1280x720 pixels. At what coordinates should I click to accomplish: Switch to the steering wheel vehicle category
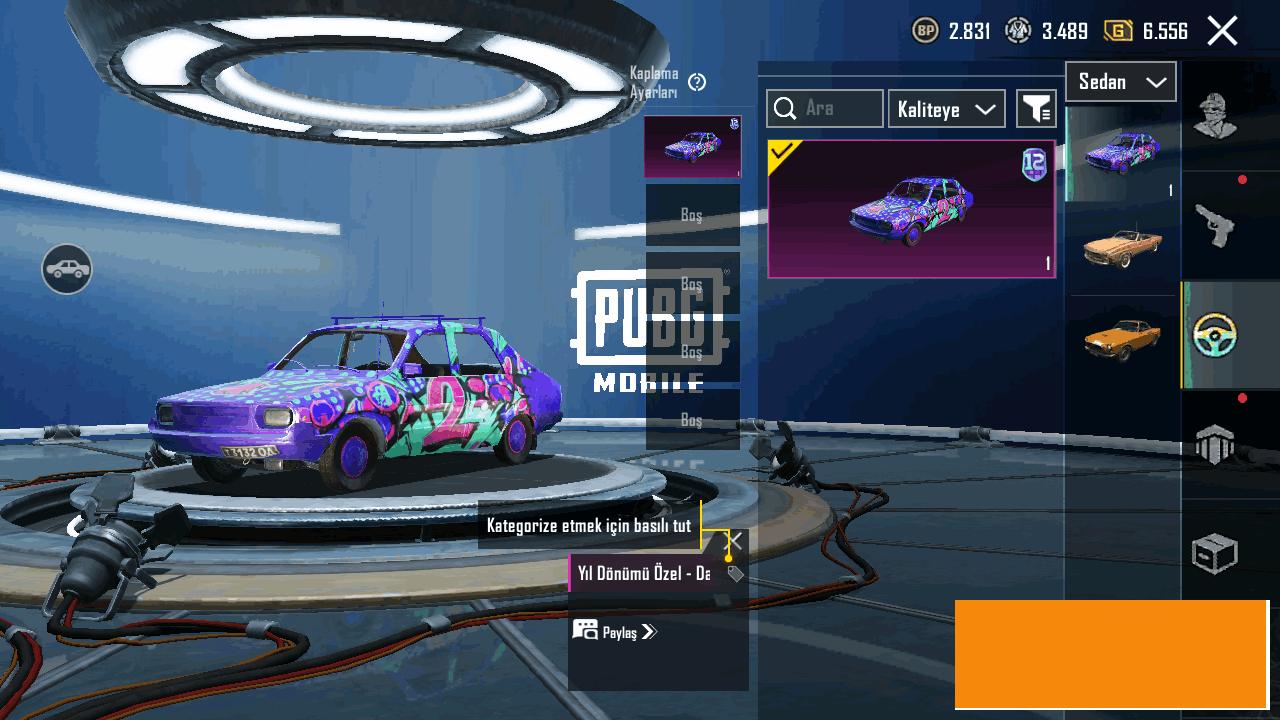click(1215, 336)
